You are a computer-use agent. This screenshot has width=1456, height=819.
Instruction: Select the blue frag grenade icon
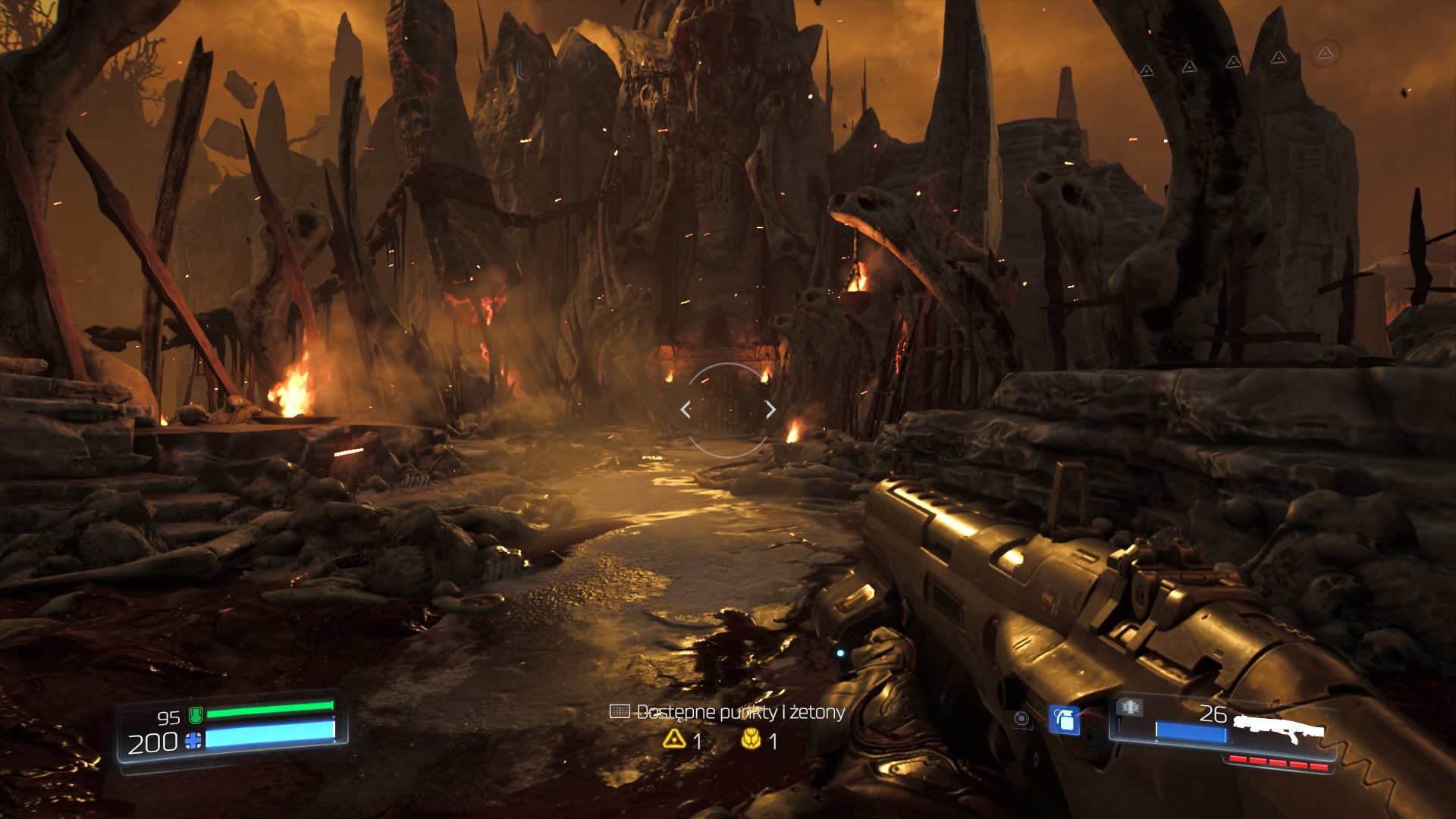point(1064,719)
